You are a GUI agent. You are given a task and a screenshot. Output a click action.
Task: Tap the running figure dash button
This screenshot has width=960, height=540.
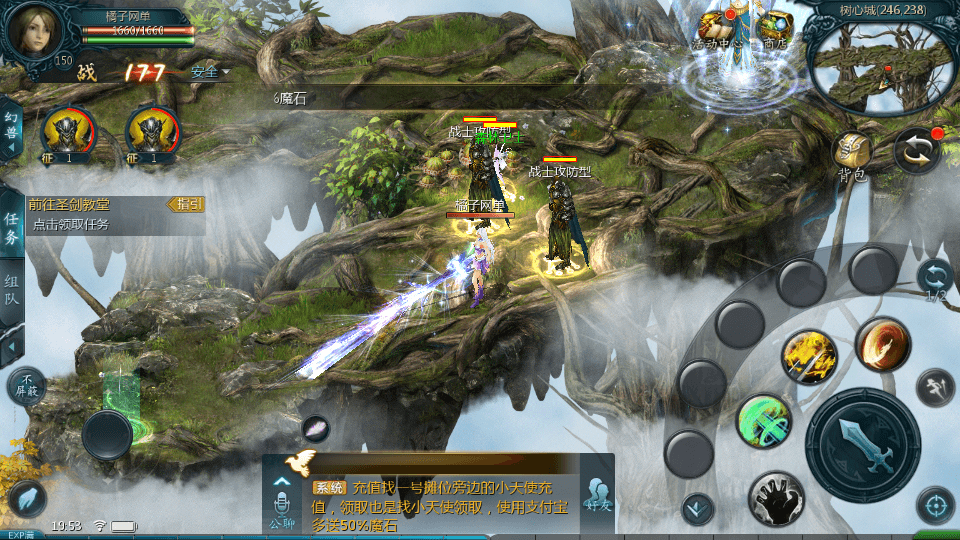(x=935, y=385)
